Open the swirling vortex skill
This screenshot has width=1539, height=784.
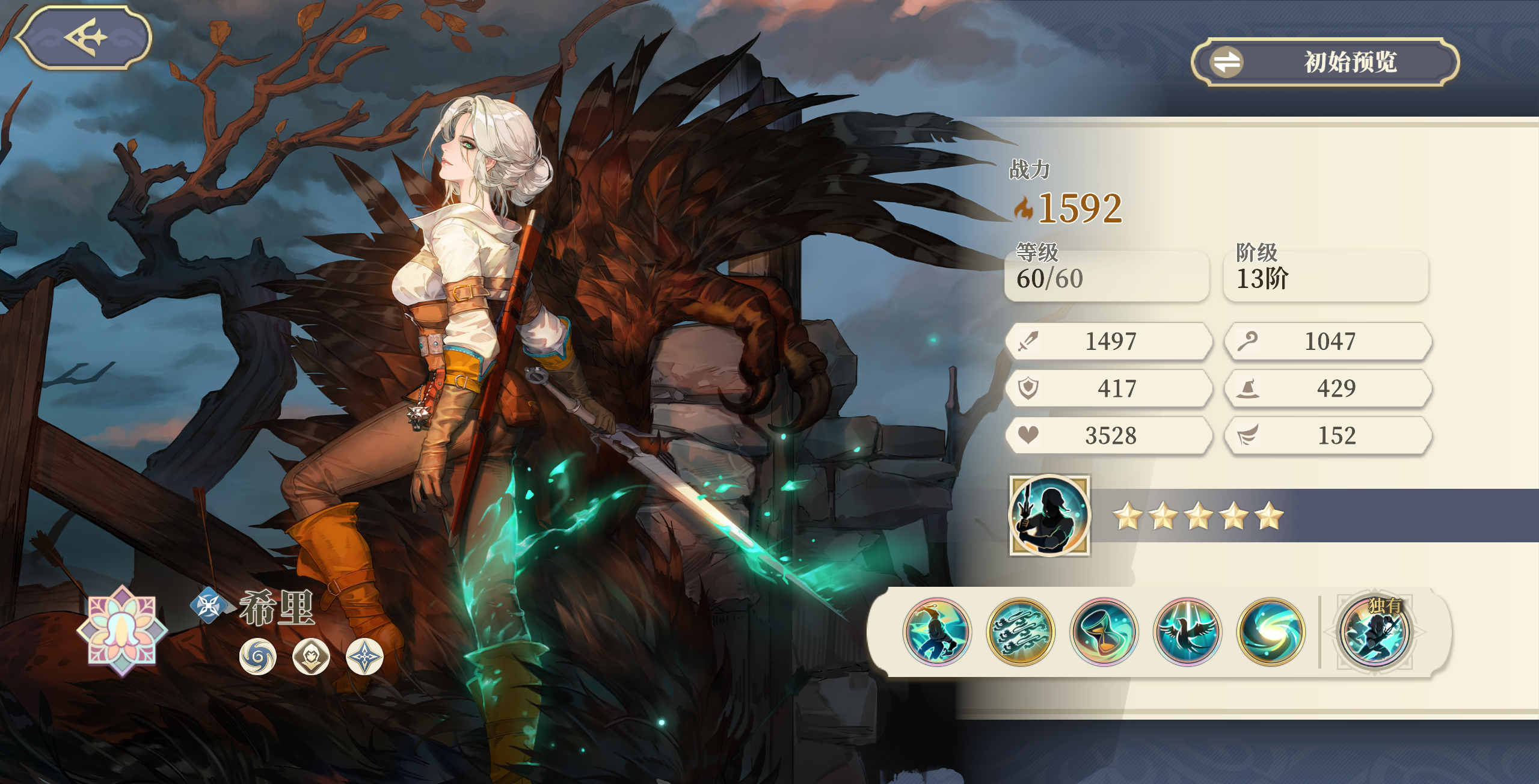tap(1271, 631)
